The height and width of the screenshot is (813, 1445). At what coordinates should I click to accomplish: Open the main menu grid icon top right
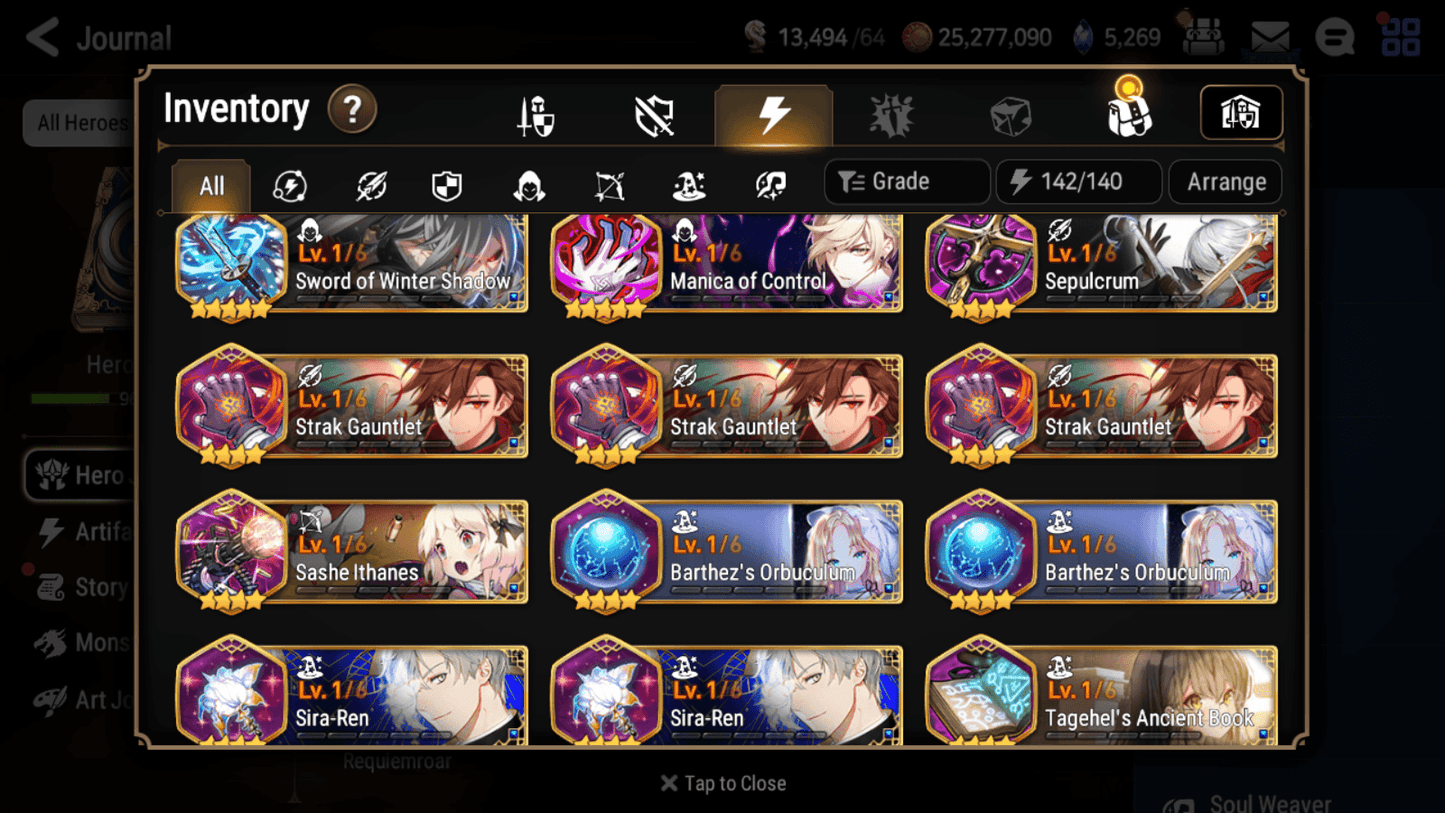(1399, 37)
